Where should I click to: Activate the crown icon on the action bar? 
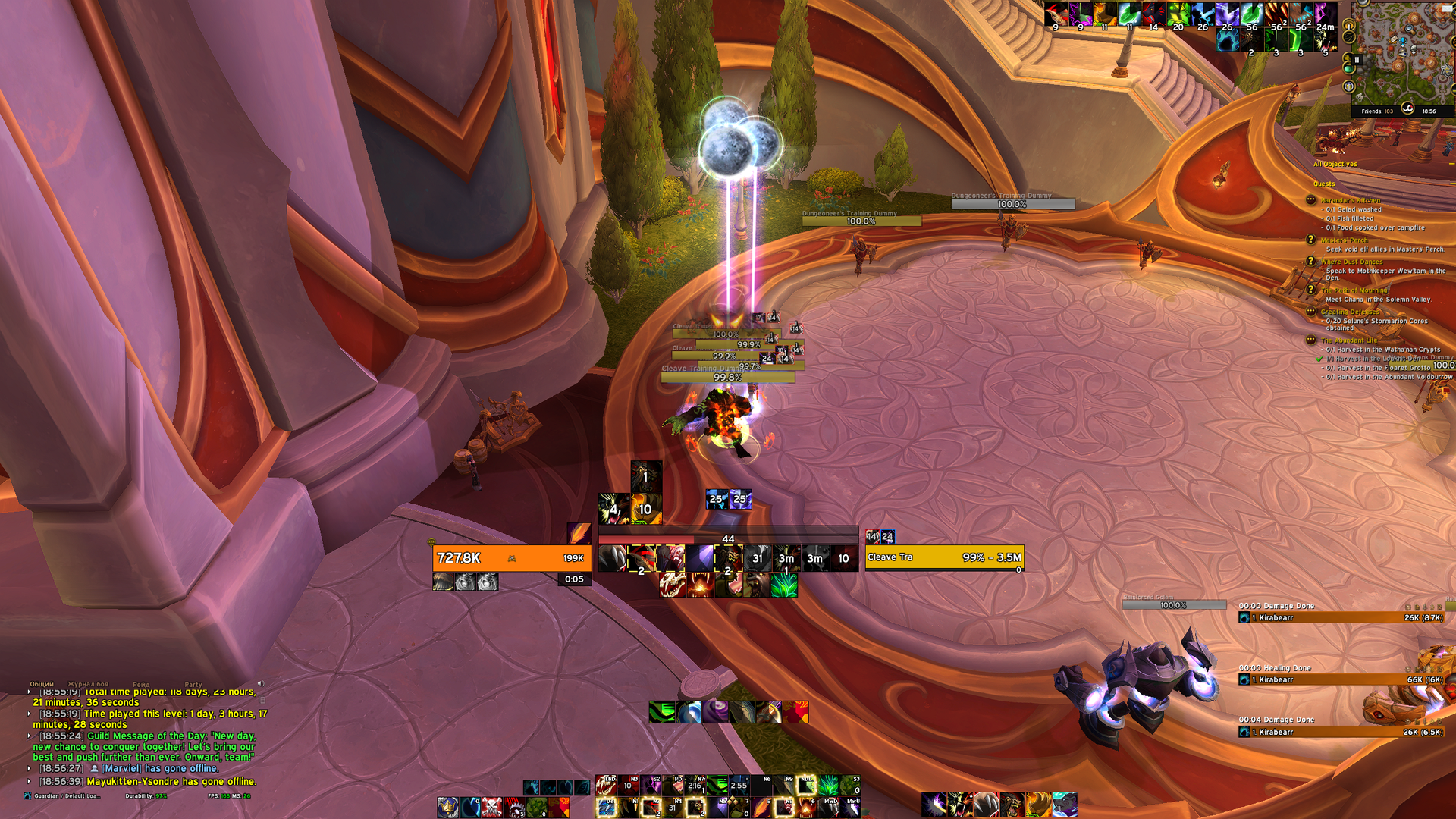point(447,806)
